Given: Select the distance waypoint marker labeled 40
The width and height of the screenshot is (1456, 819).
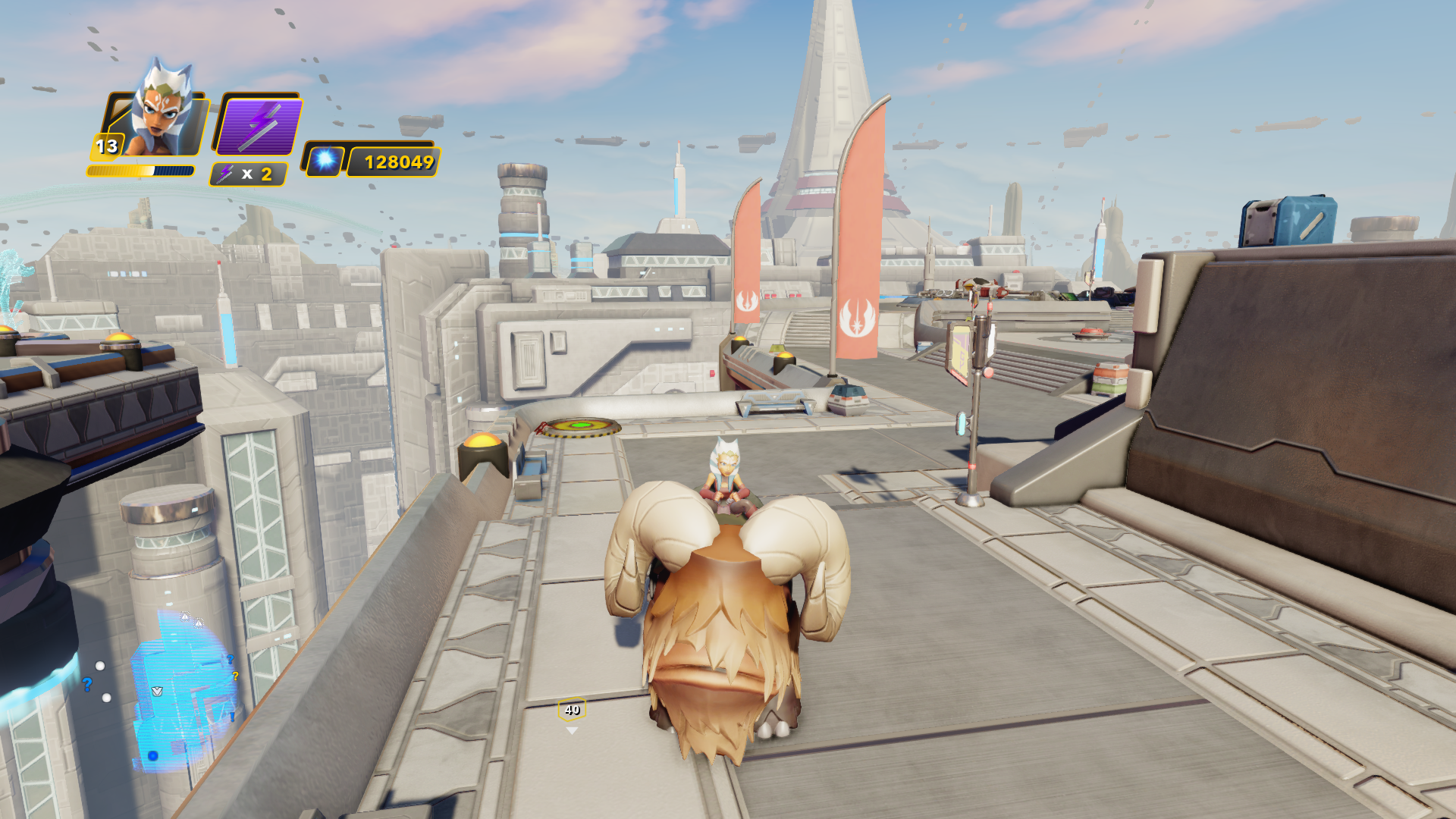Looking at the screenshot, I should click(572, 711).
